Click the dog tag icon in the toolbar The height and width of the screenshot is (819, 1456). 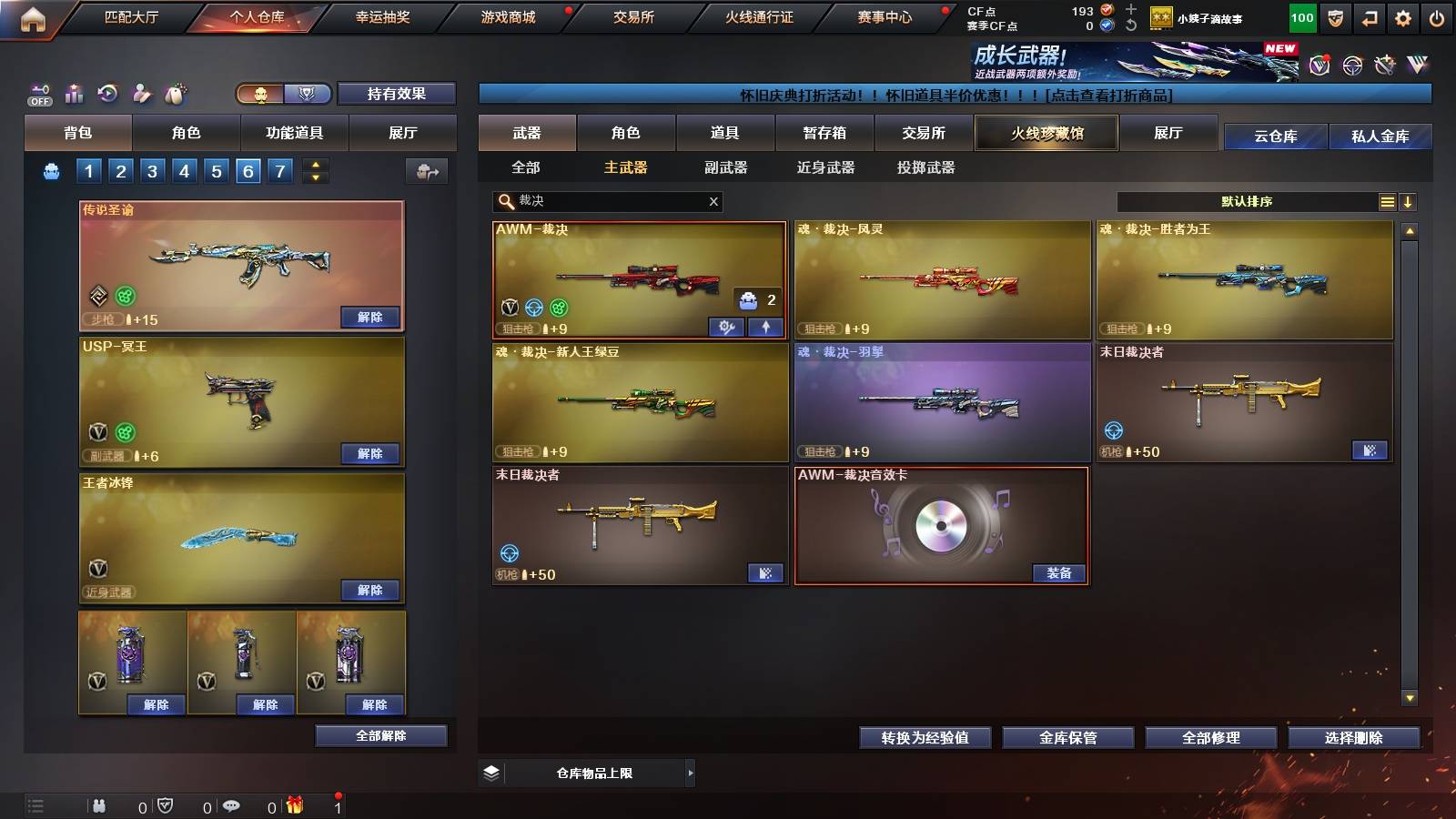[177, 91]
